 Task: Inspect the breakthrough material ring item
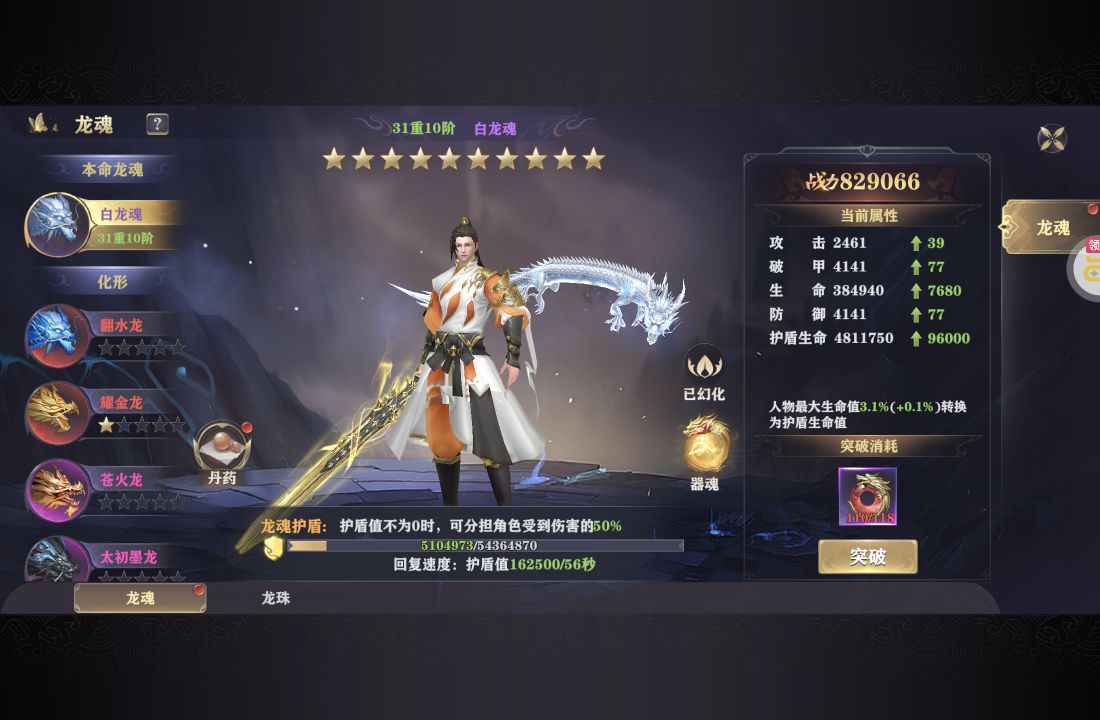pyautogui.click(x=867, y=496)
